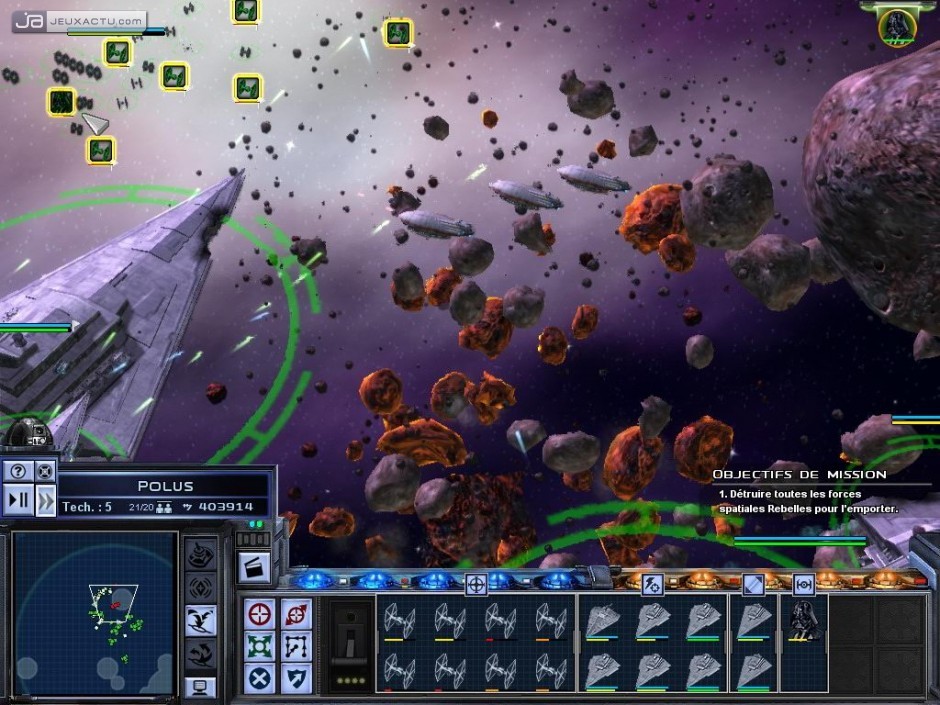Viewport: 940px width, 705px height.
Task: Activate the lightning bolt power ability icon
Action: pos(653,585)
